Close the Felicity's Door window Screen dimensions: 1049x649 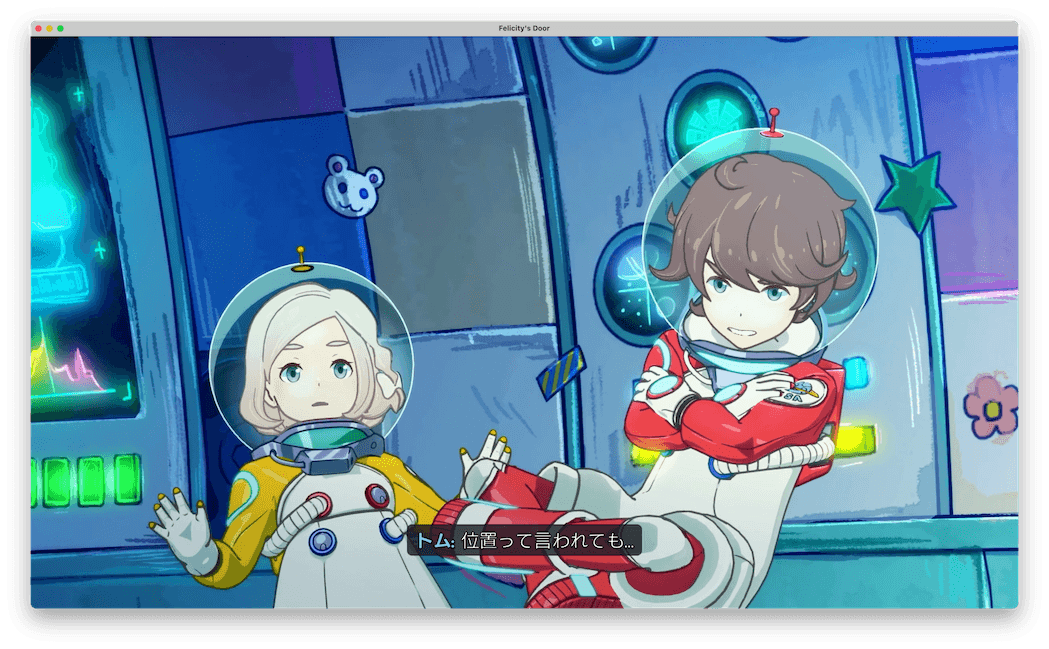click(x=39, y=28)
